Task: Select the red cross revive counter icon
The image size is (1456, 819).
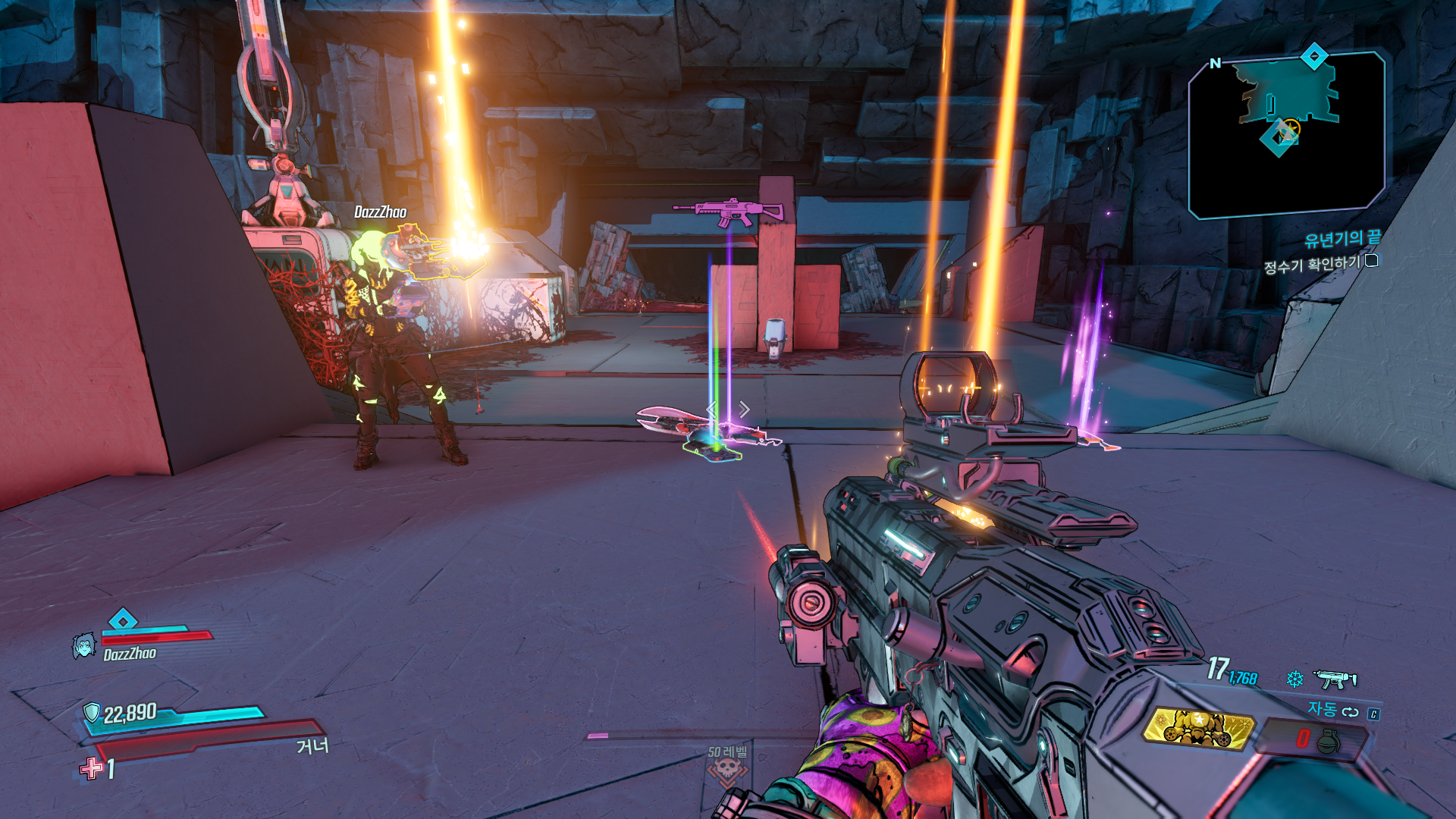Action: click(92, 768)
